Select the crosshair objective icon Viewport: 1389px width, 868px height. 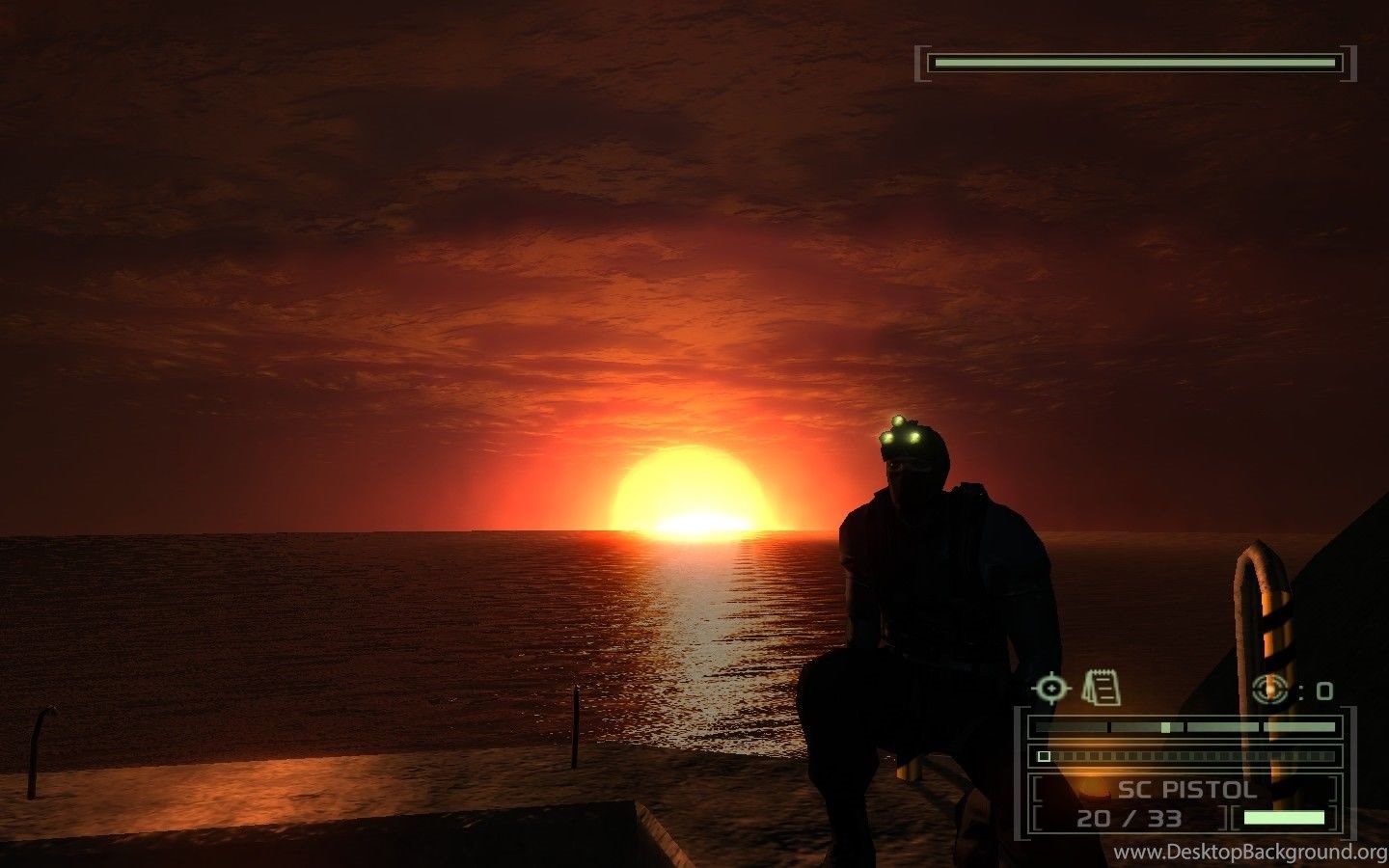(x=1051, y=689)
